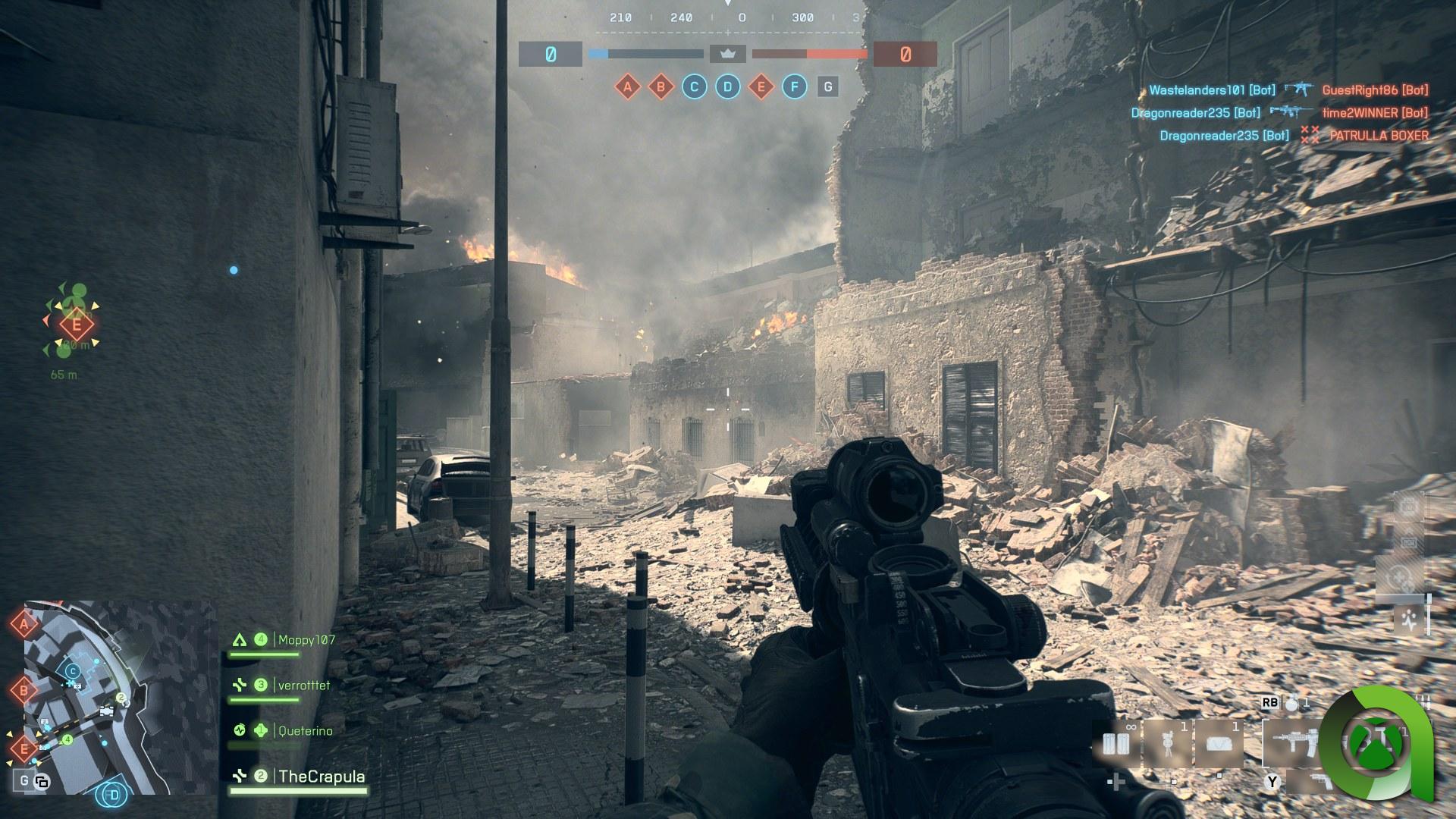1456x819 pixels.
Task: Select the C objective marker on the minimap
Action: pyautogui.click(x=73, y=671)
